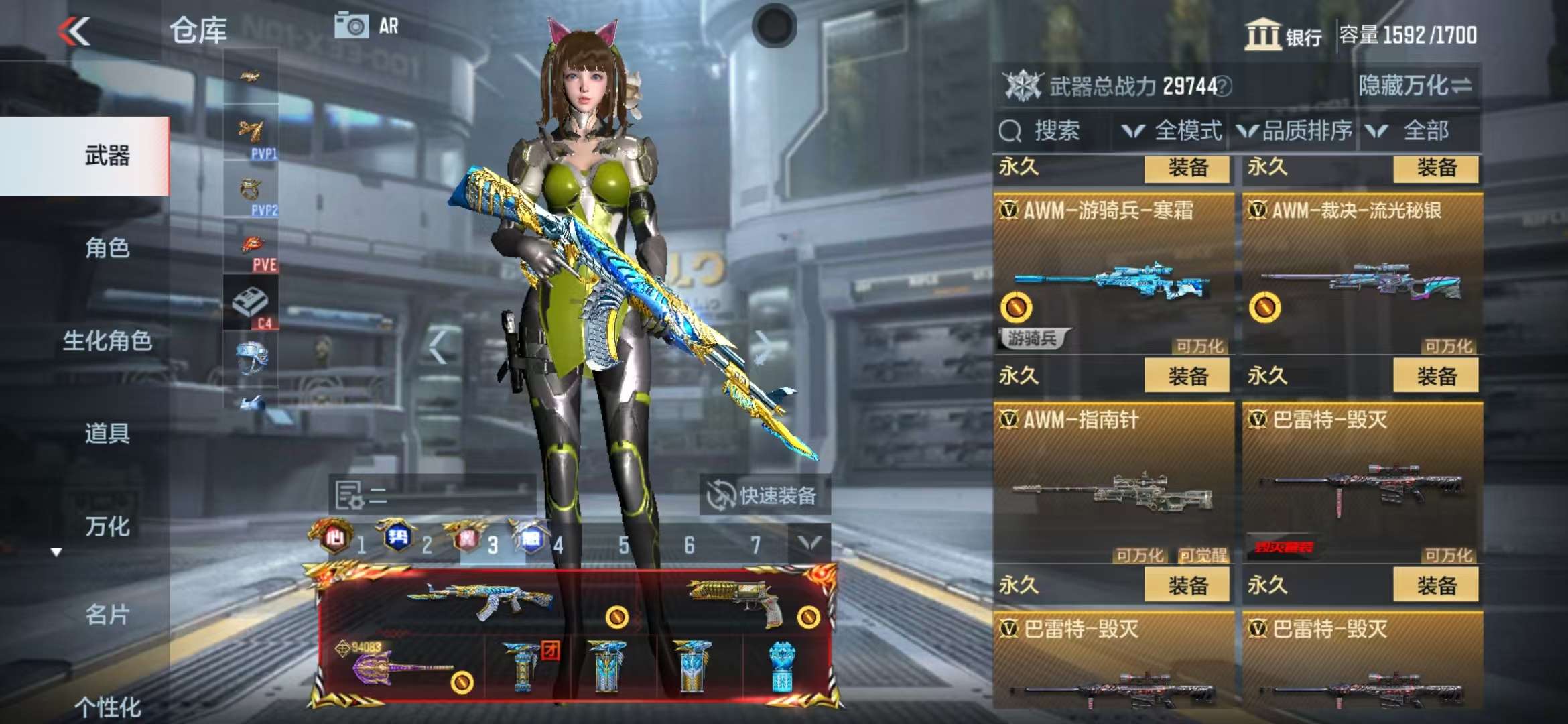Switch to the 生化角色 tab

click(107, 341)
